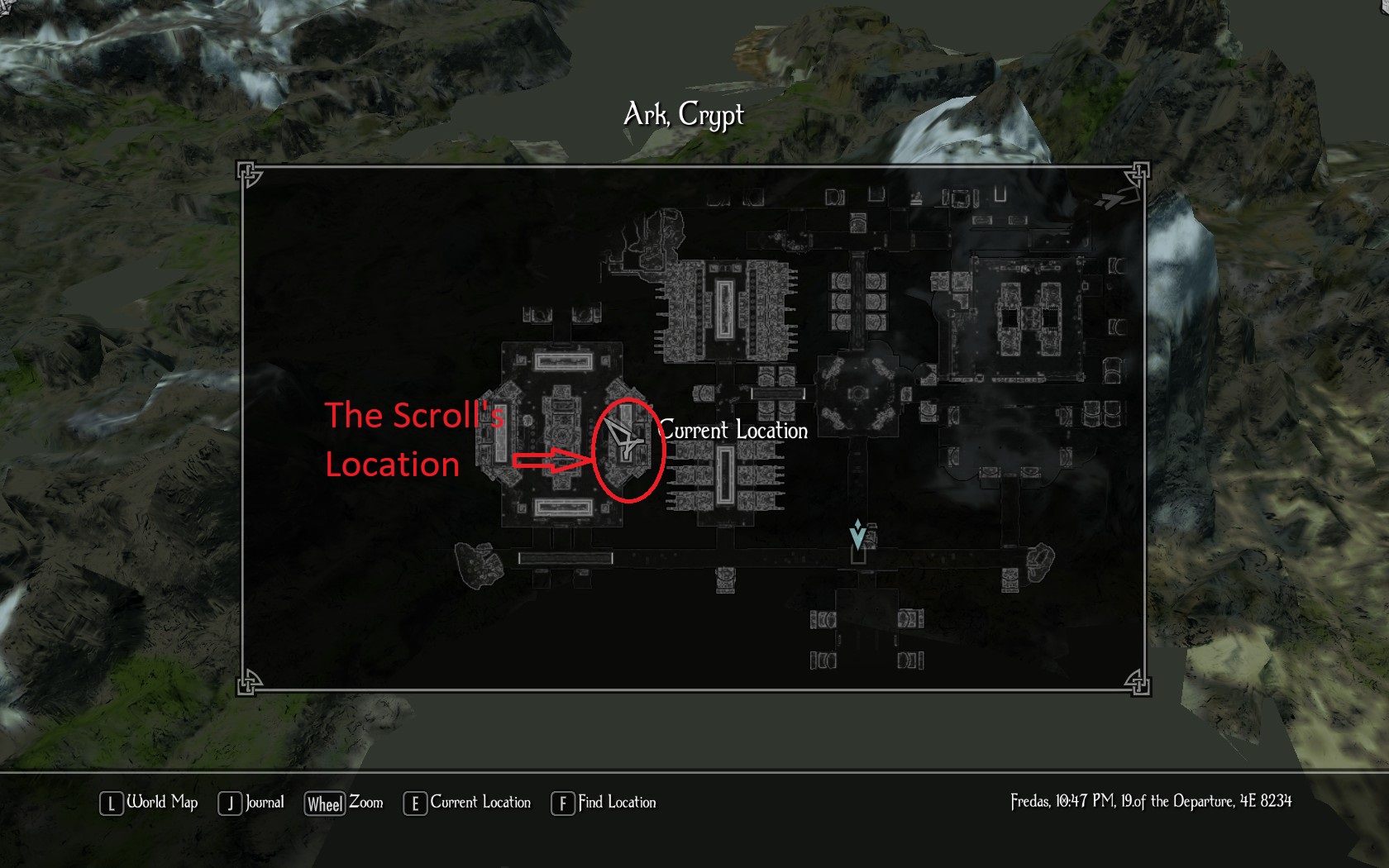Select the gray exit marker in the map's corner
The height and width of the screenshot is (868, 1389).
pos(1111,200)
